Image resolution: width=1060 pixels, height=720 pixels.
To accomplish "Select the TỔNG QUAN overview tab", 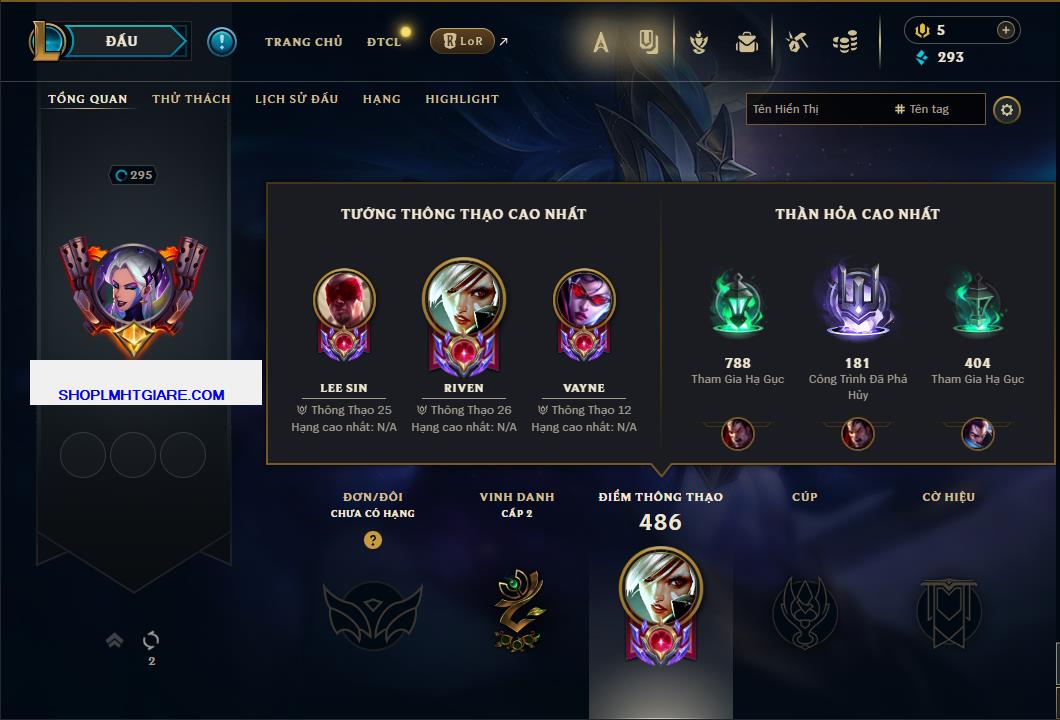I will 88,99.
